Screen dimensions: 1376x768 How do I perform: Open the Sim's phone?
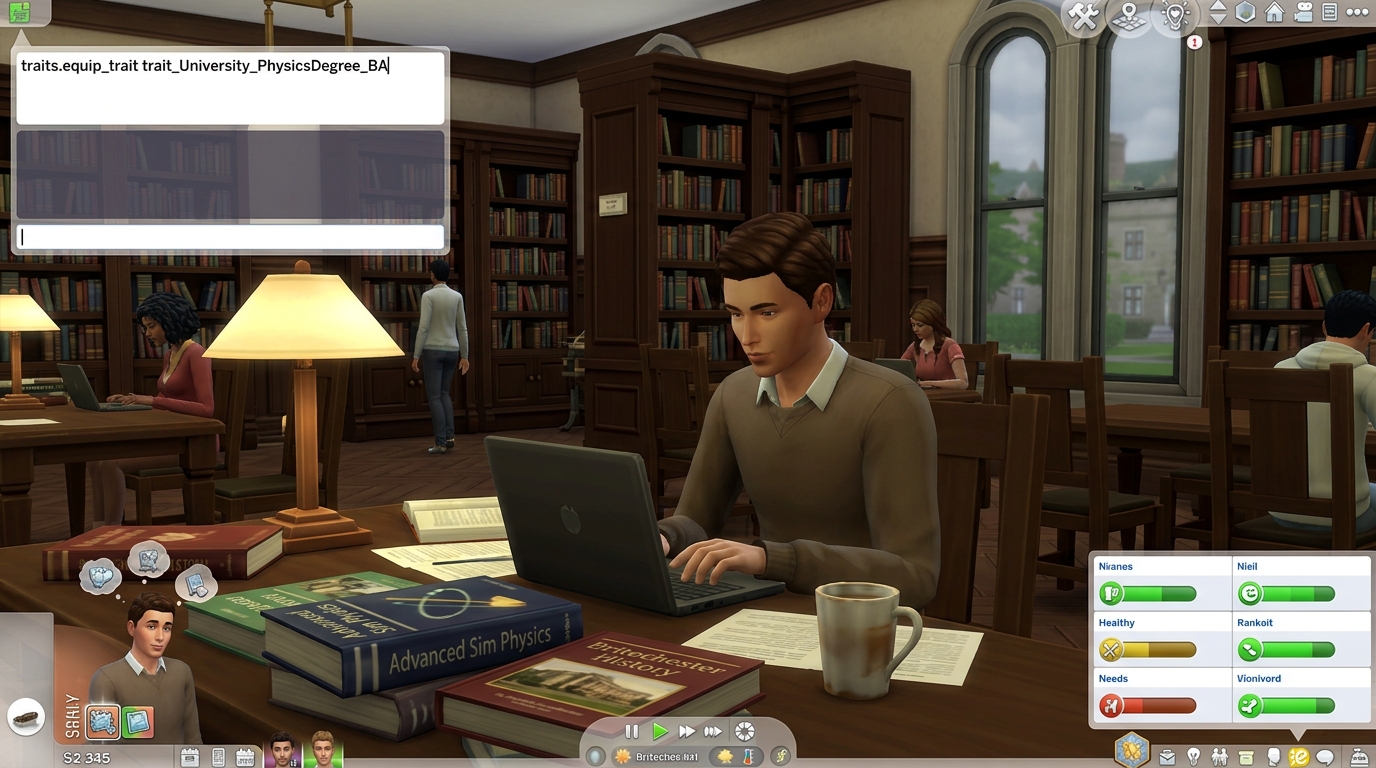tap(218, 757)
